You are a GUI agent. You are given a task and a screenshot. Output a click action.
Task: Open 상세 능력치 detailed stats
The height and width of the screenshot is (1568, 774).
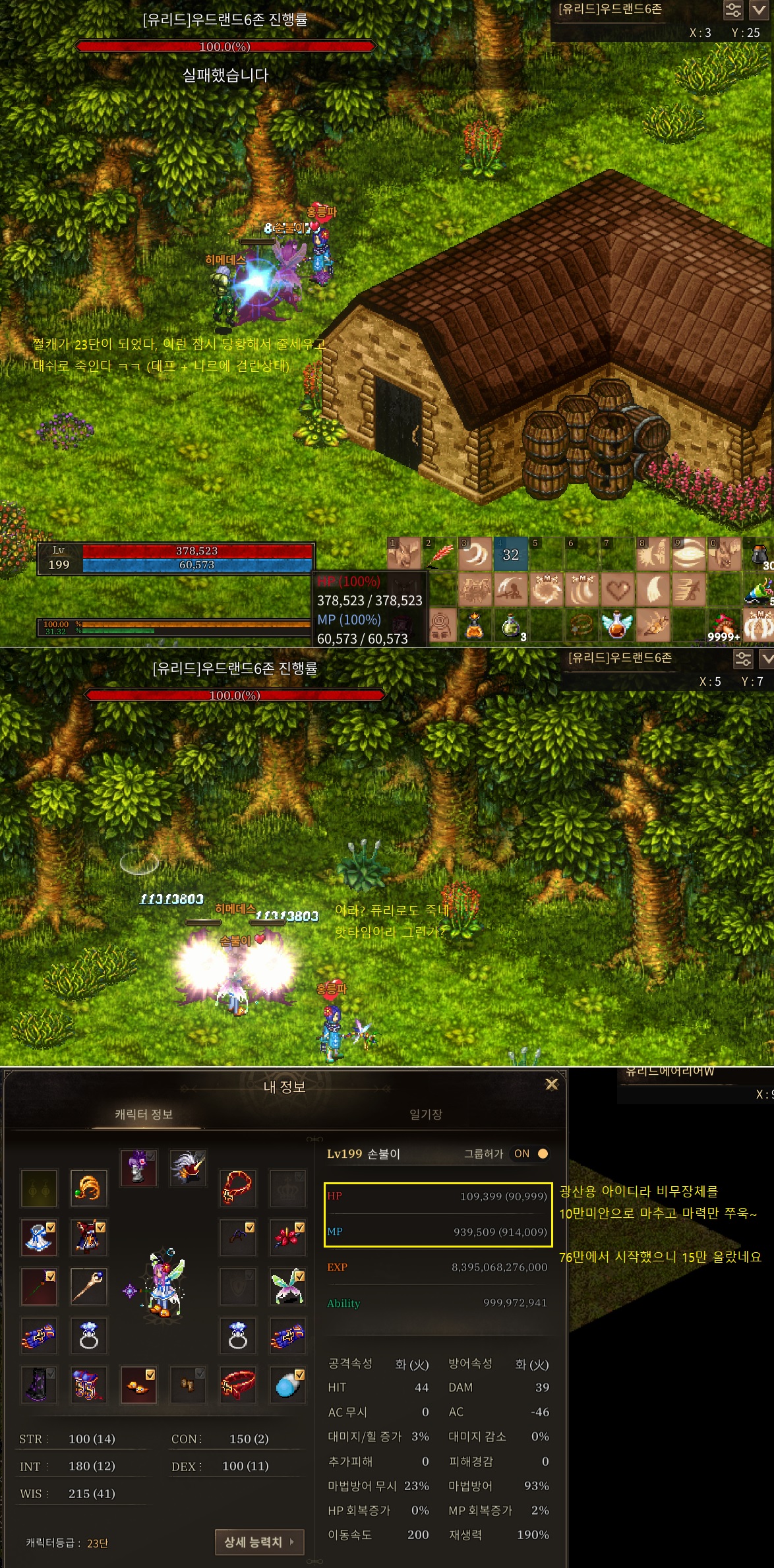tap(259, 1542)
